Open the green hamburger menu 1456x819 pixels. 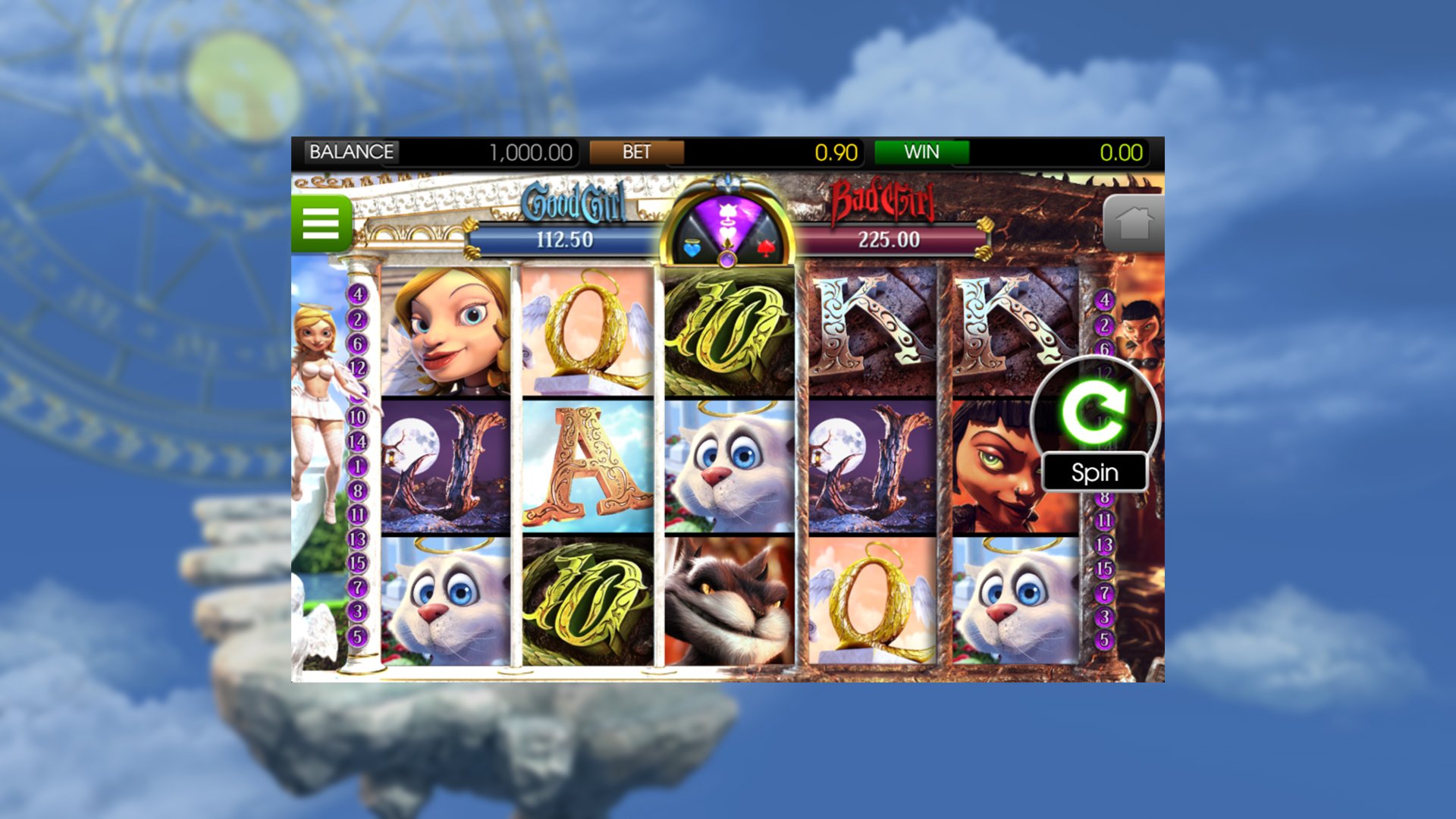click(321, 224)
